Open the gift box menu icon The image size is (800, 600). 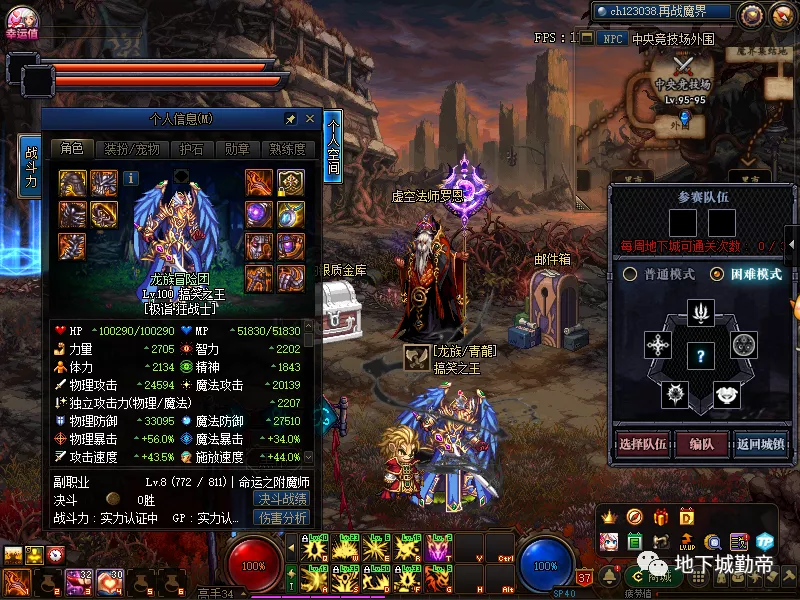pos(660,517)
